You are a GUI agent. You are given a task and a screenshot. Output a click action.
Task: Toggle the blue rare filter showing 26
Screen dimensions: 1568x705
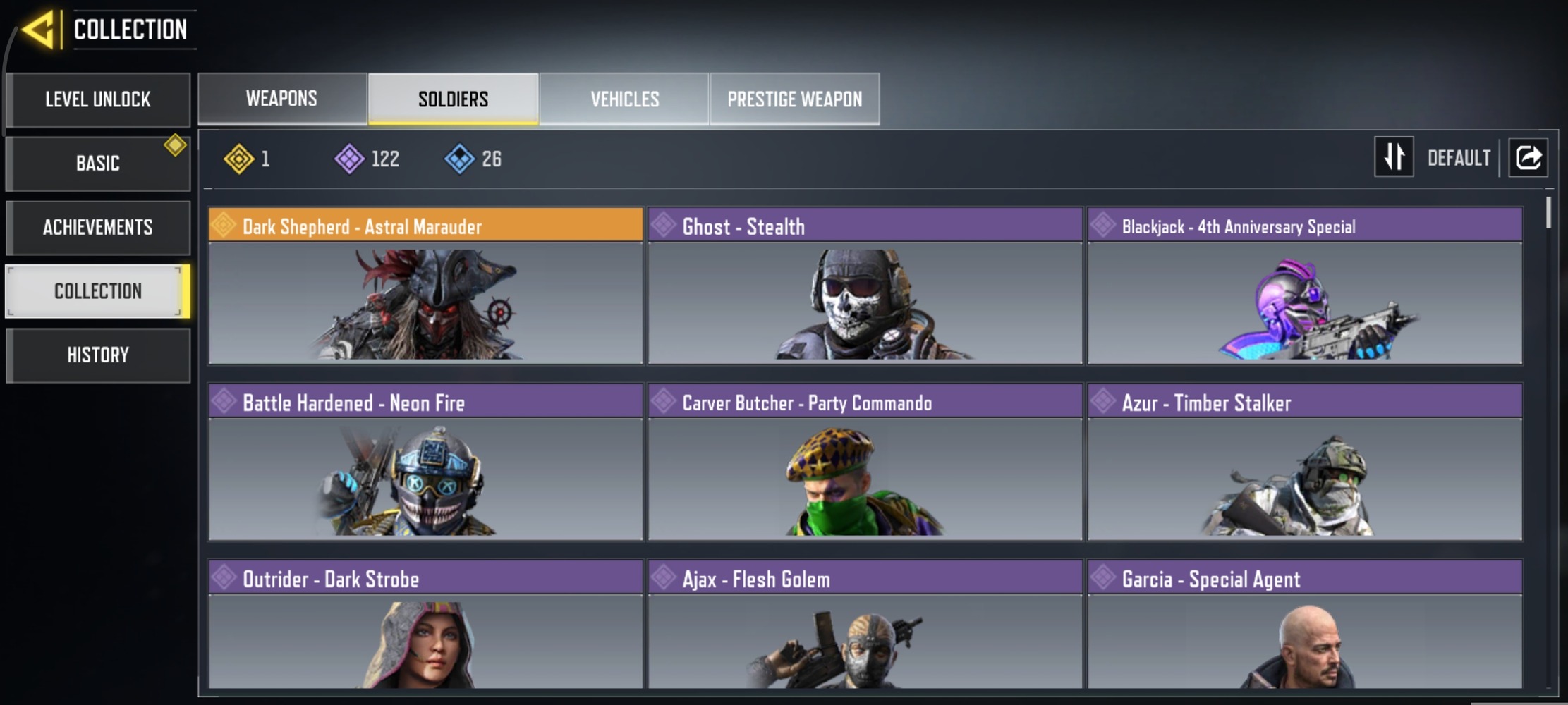462,159
